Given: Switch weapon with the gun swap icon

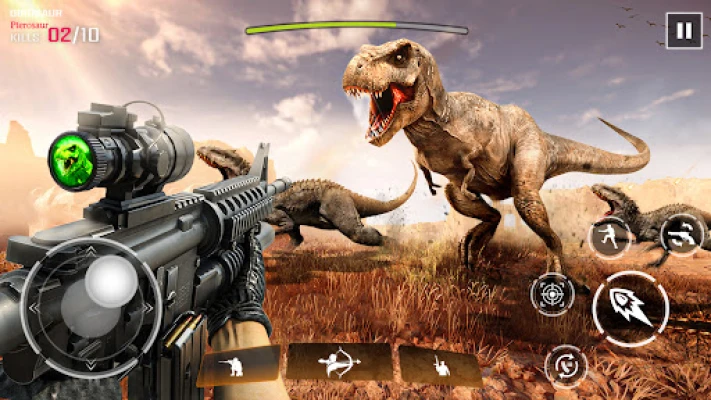Looking at the screenshot, I should [x=682, y=235].
